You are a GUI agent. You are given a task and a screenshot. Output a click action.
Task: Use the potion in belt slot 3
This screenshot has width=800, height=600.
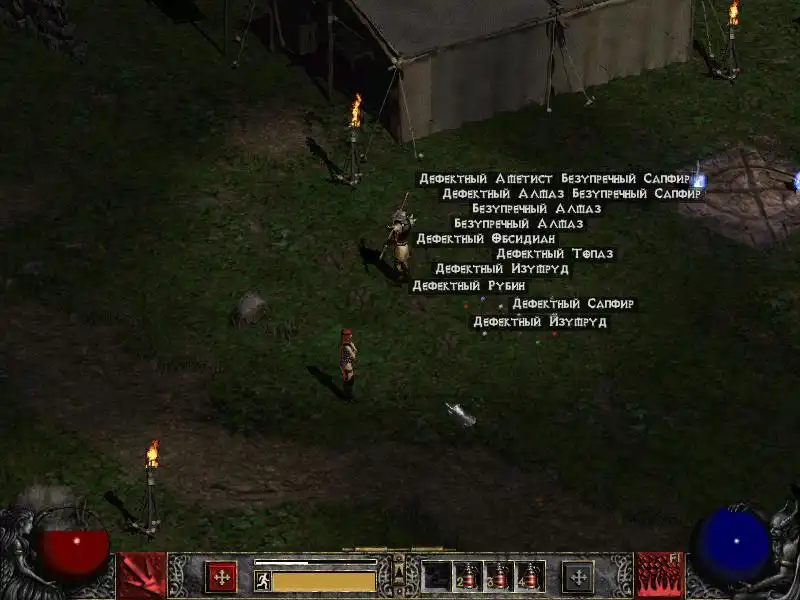click(x=499, y=576)
